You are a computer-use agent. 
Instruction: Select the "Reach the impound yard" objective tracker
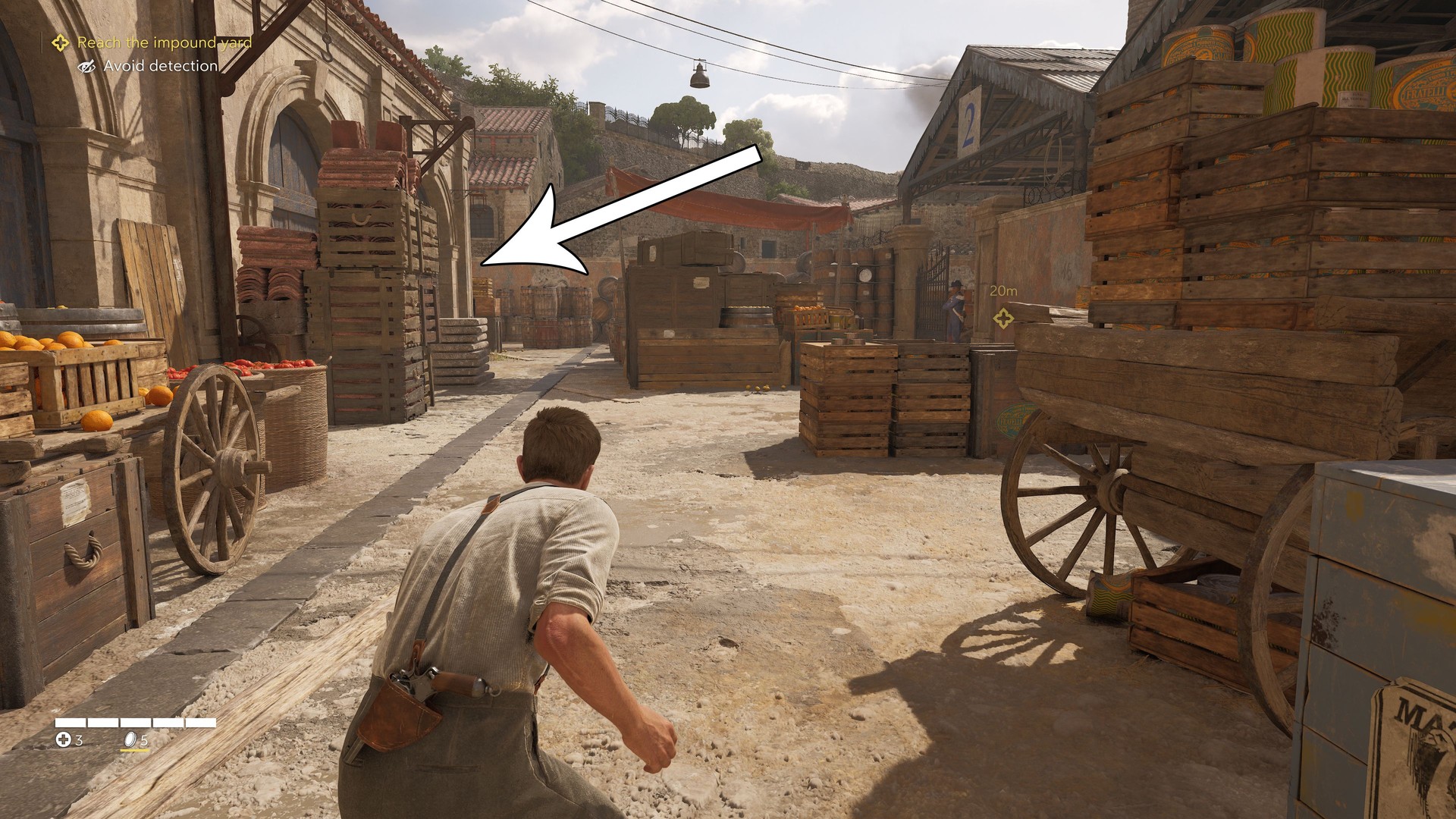pos(163,43)
